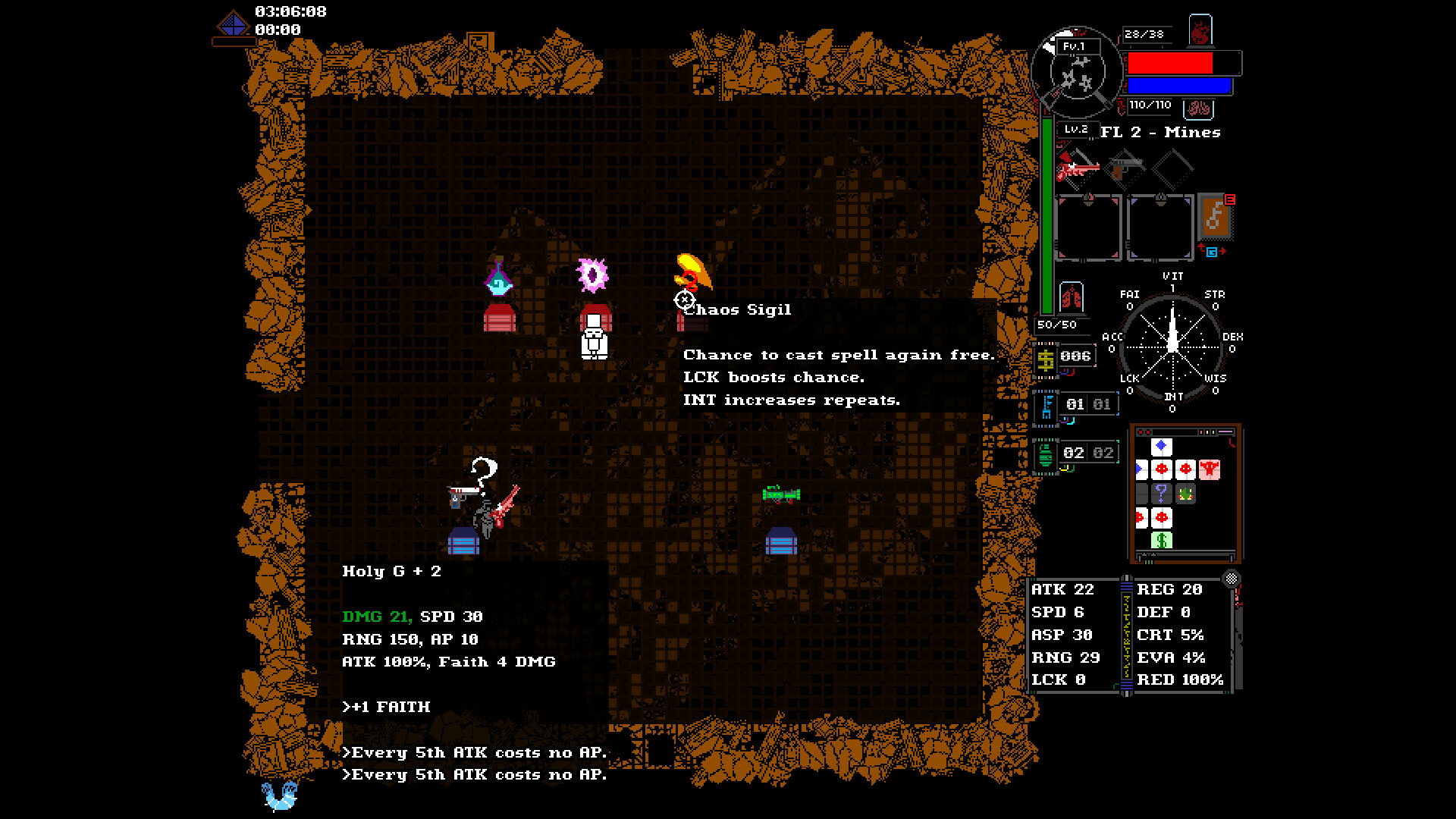The width and height of the screenshot is (1456, 819).
Task: Open the minimap panel
Action: pyautogui.click(x=1185, y=493)
